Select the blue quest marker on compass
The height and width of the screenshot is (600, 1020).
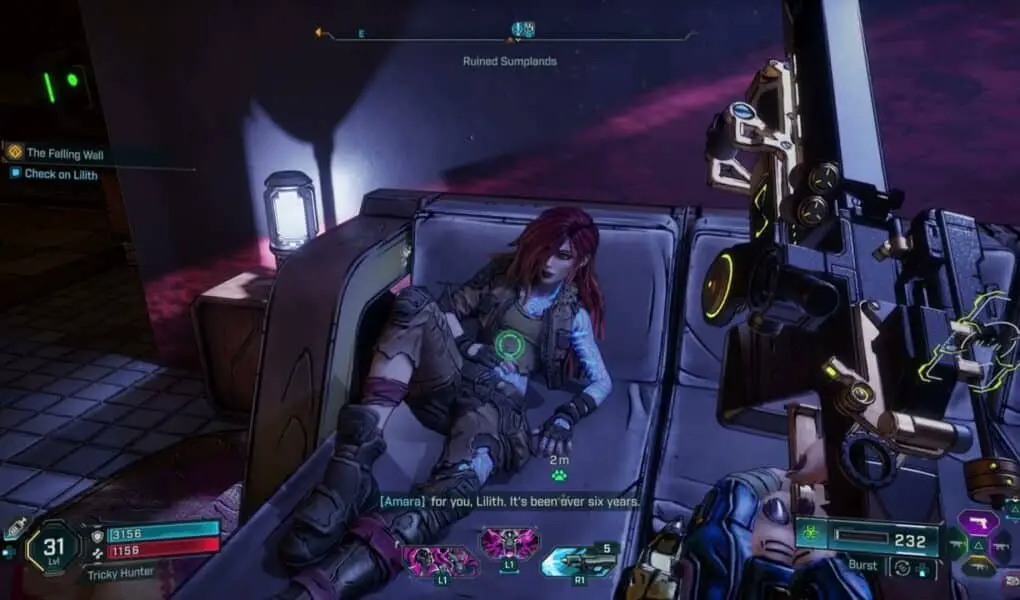click(x=522, y=30)
